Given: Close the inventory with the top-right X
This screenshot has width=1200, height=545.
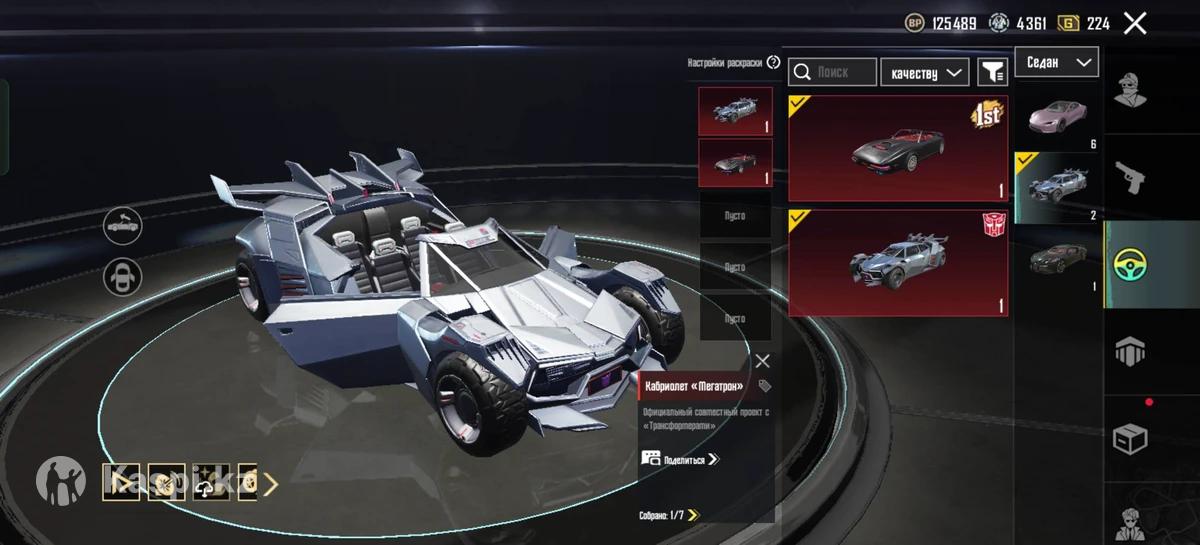Looking at the screenshot, I should [x=1135, y=23].
